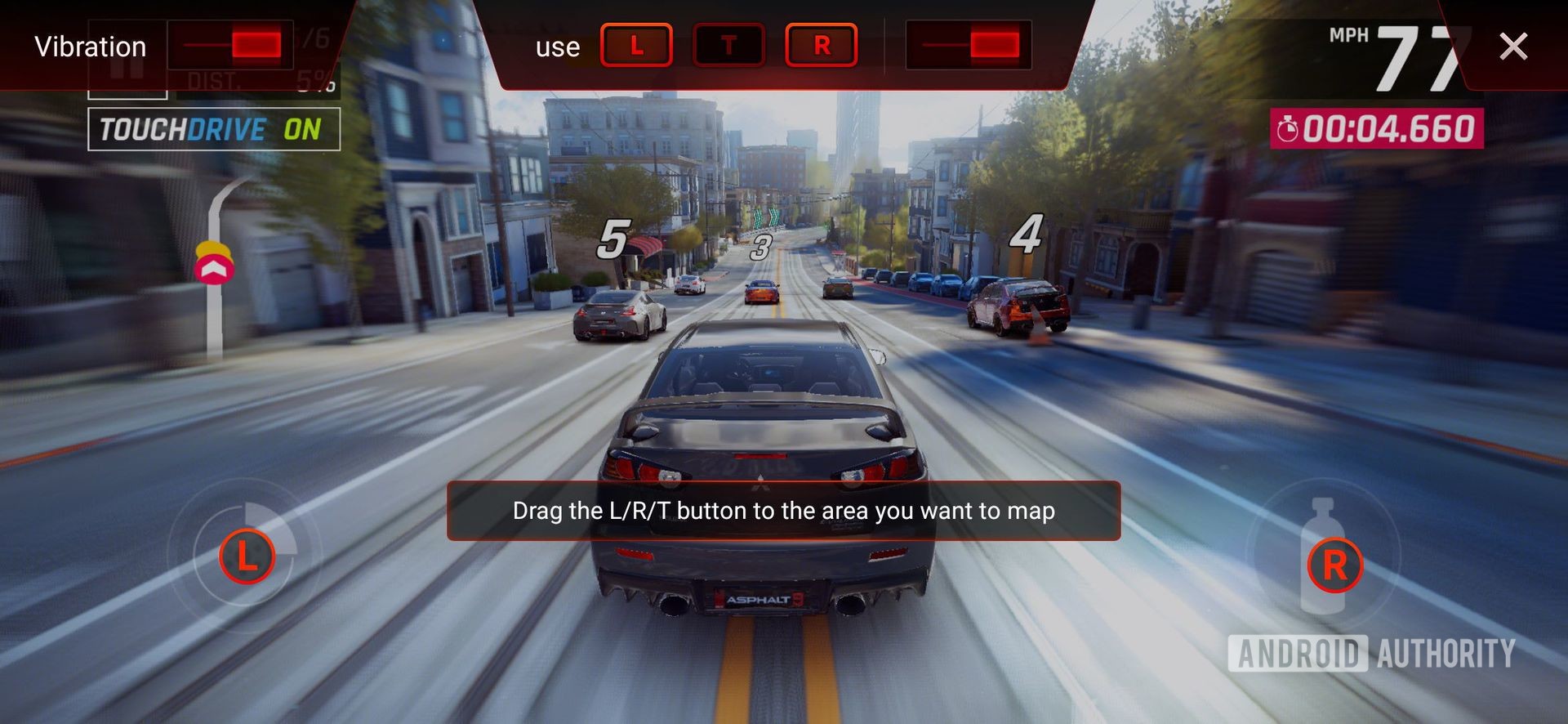Select the T button in the use bar
This screenshot has height=724, width=1568.
pyautogui.click(x=728, y=45)
